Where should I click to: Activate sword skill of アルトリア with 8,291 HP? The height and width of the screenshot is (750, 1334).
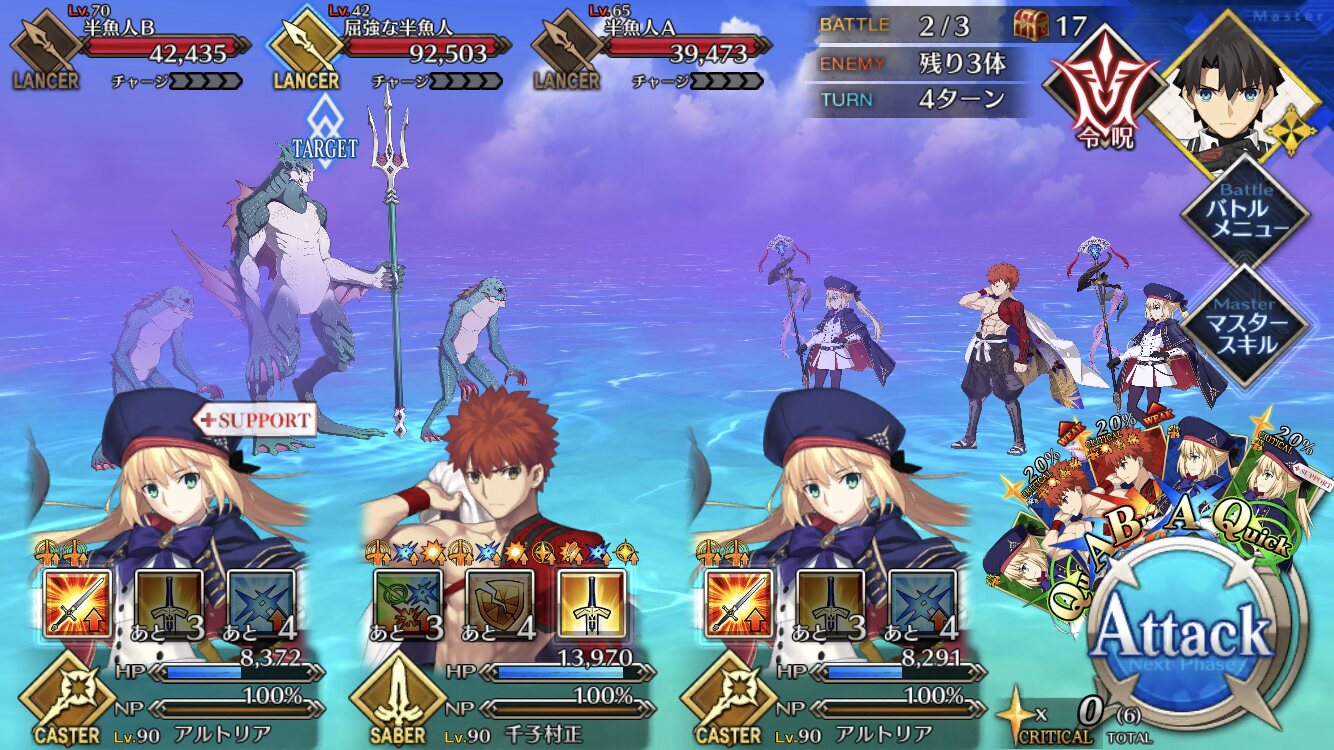click(739, 604)
